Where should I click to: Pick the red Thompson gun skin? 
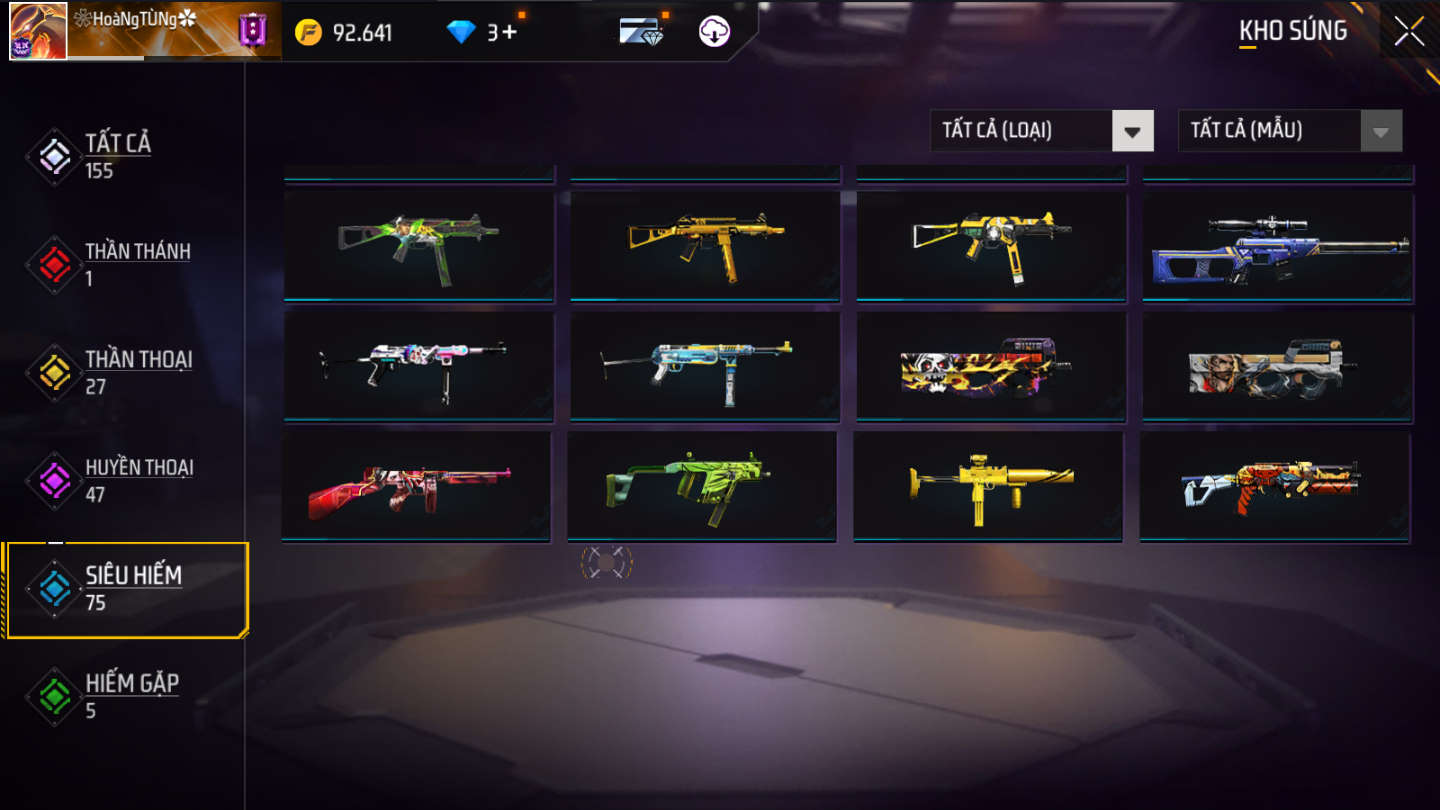(416, 486)
